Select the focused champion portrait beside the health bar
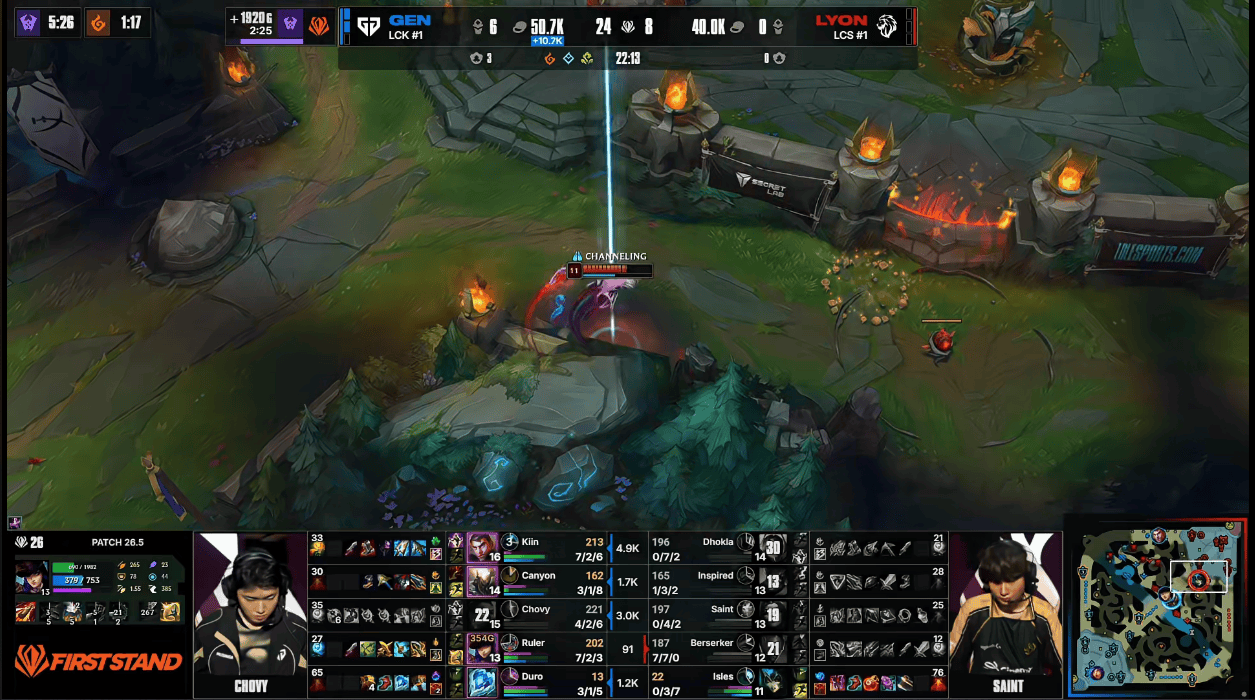This screenshot has width=1255, height=700. tap(31, 577)
